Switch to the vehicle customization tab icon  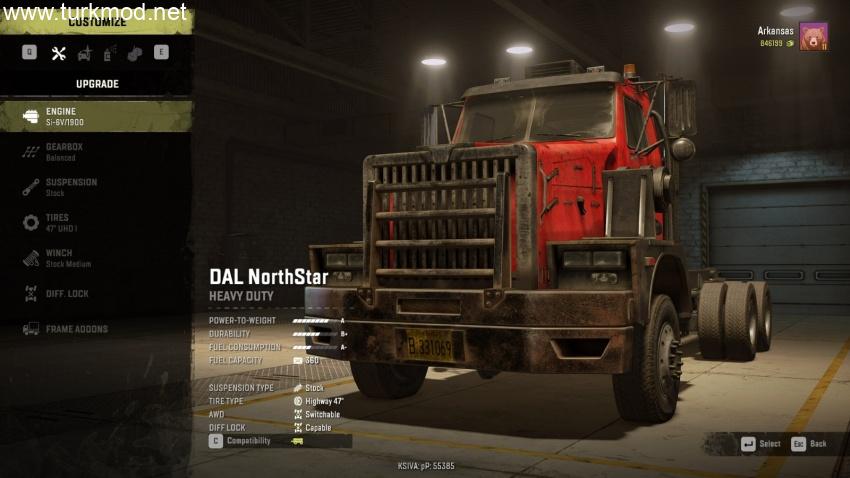84,53
